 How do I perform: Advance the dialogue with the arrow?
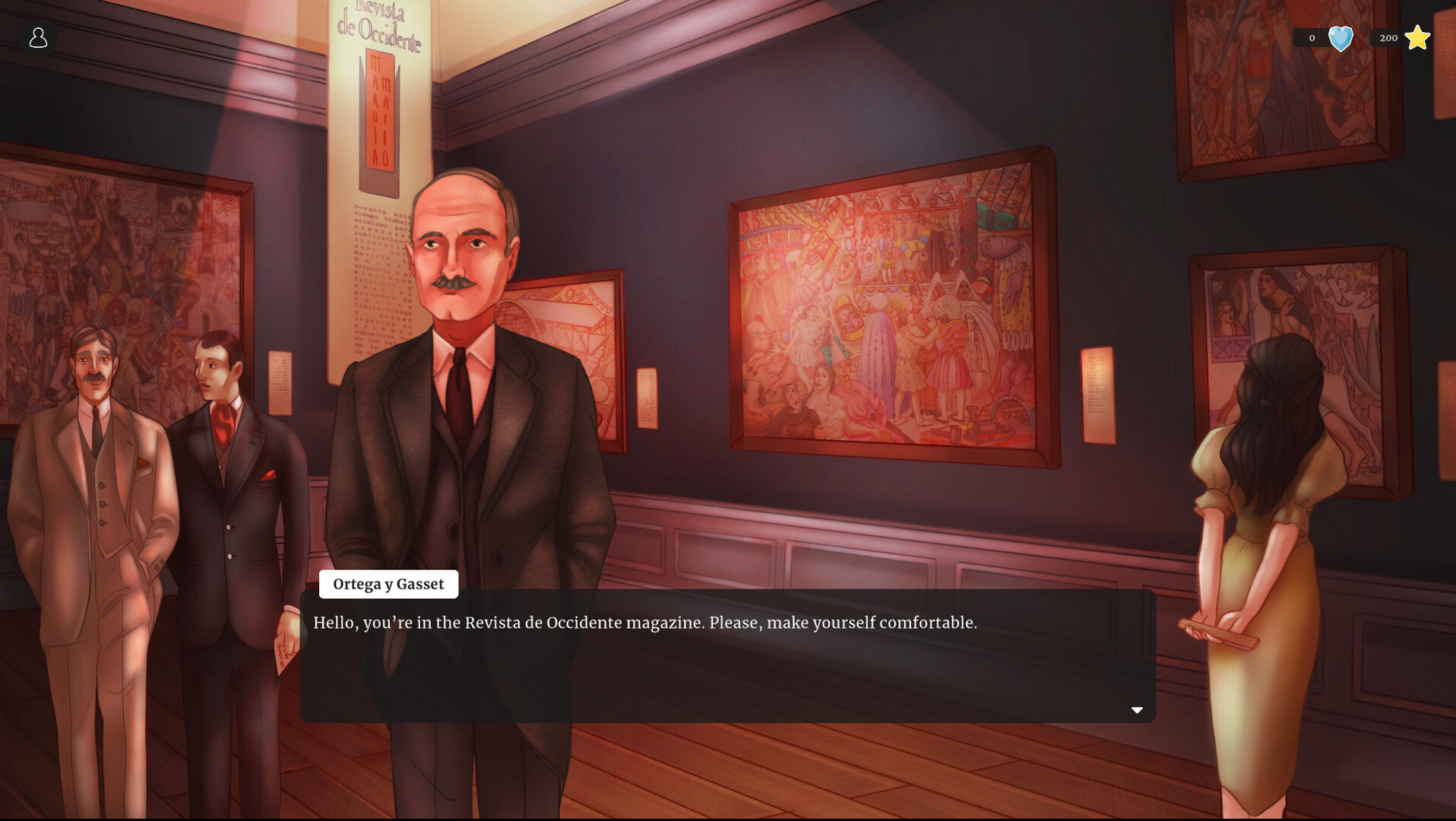[x=1137, y=709]
